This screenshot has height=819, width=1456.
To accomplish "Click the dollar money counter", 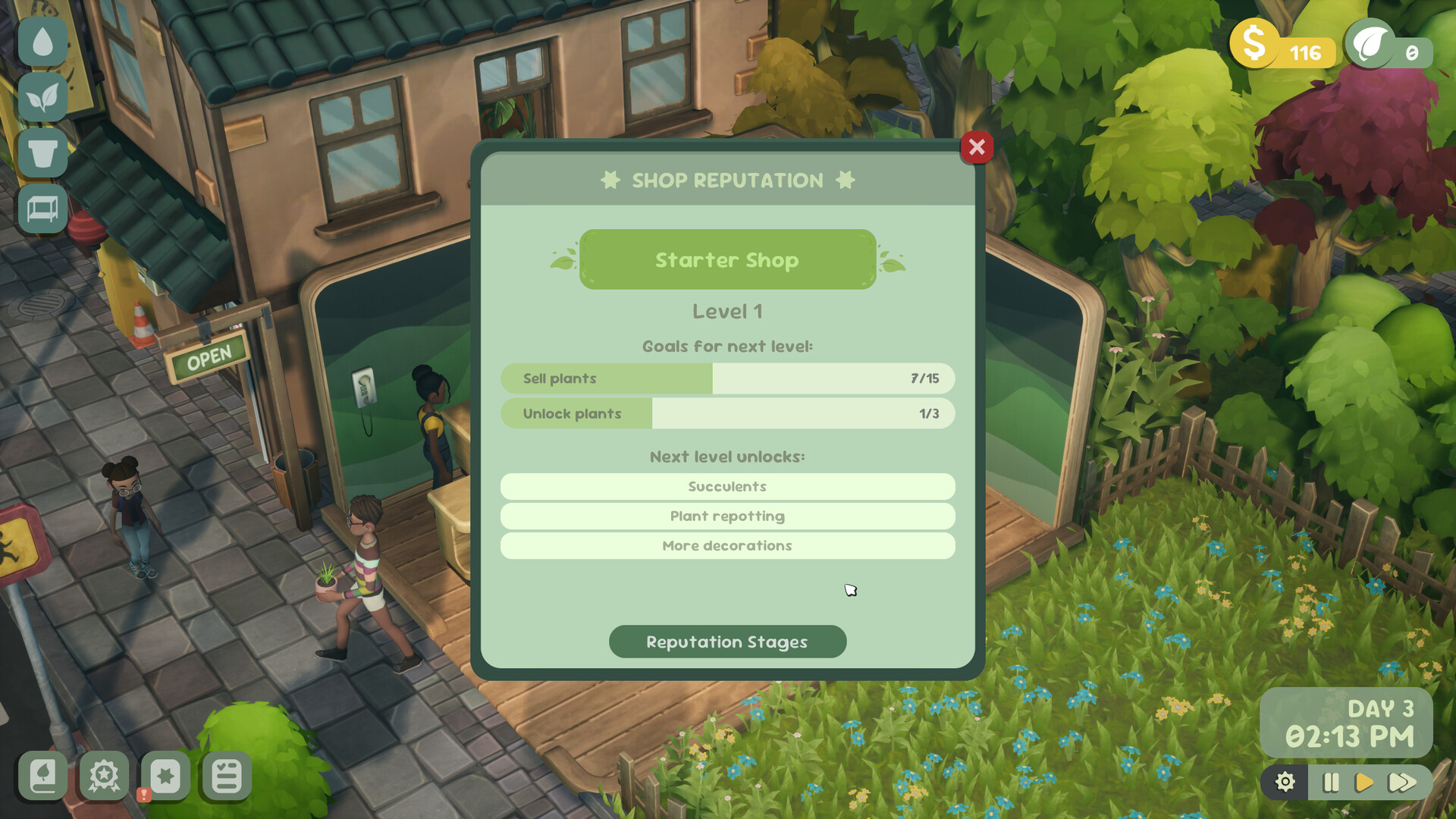I will click(1283, 52).
